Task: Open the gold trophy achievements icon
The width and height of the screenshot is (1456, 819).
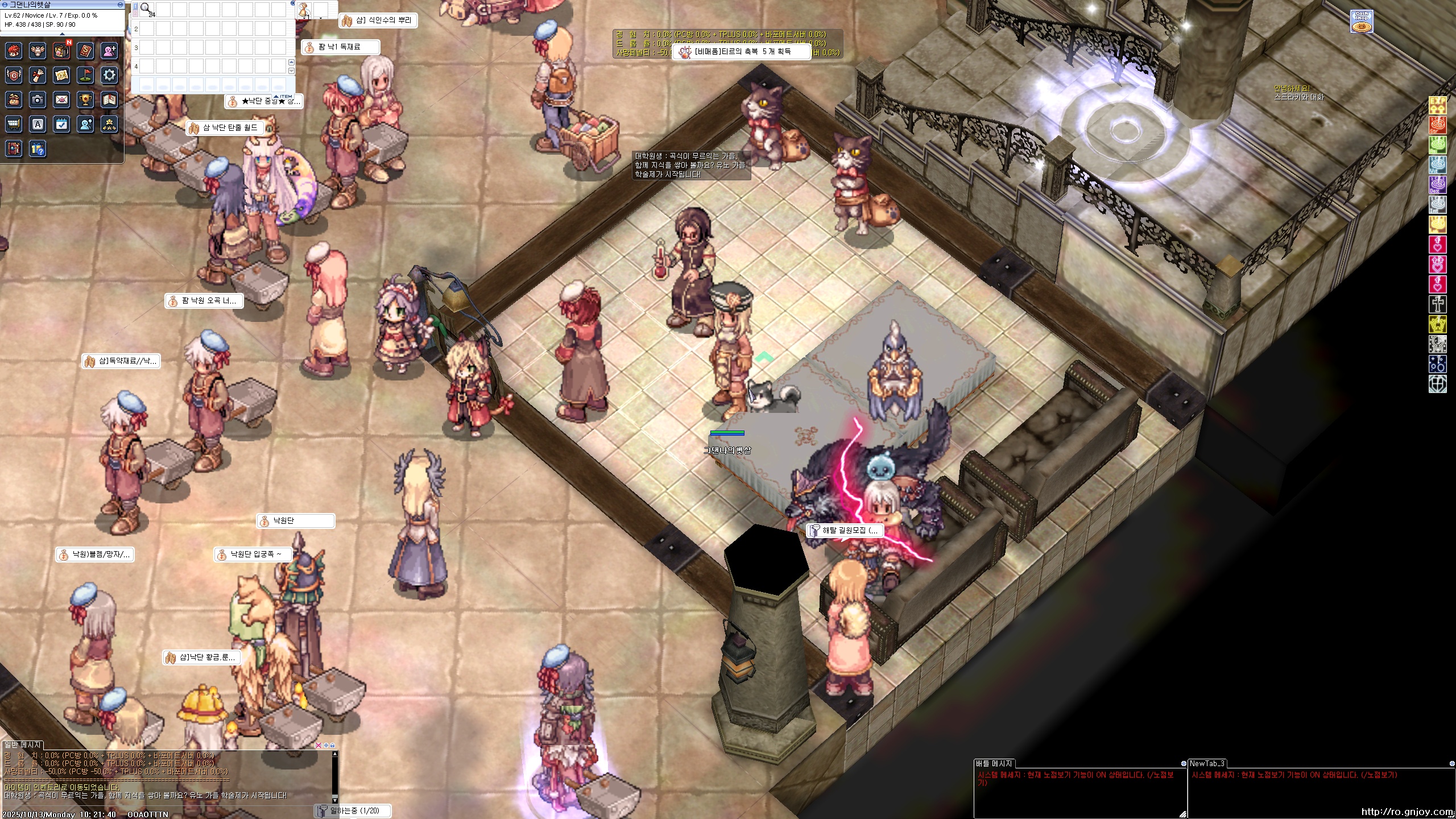Action: click(x=85, y=100)
